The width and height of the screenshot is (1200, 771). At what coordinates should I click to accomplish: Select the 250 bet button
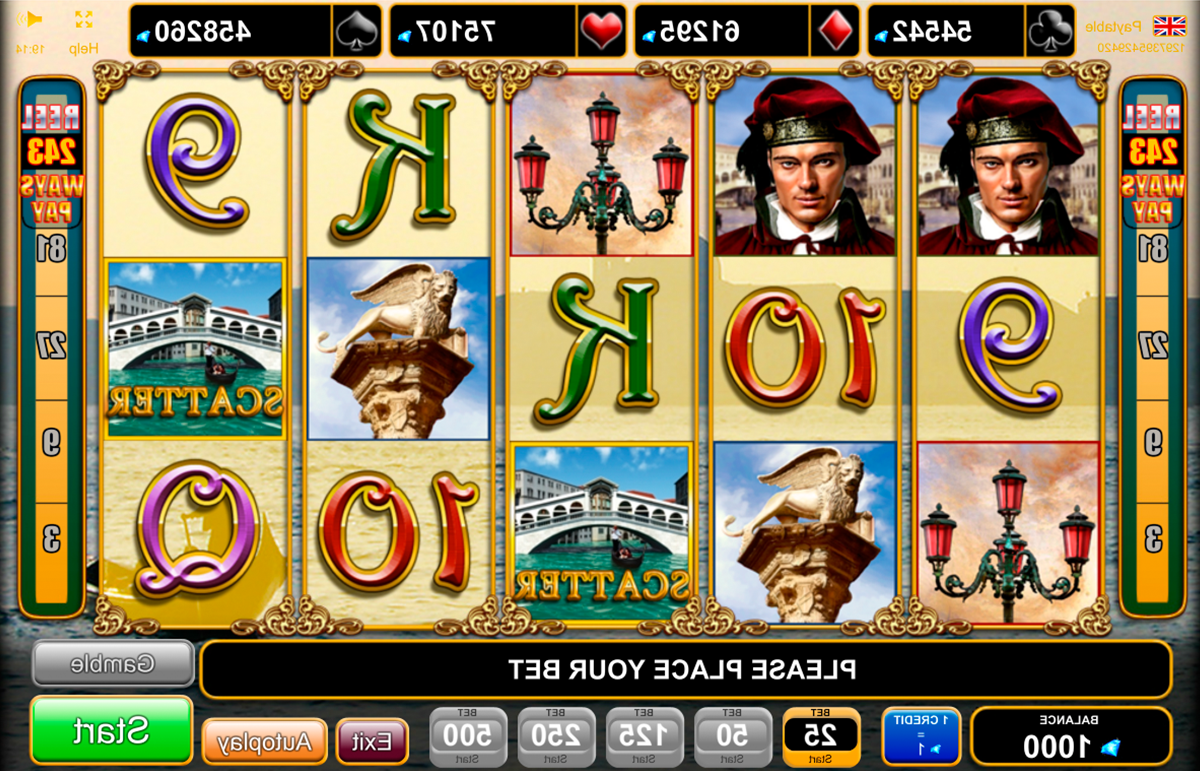[x=556, y=738]
